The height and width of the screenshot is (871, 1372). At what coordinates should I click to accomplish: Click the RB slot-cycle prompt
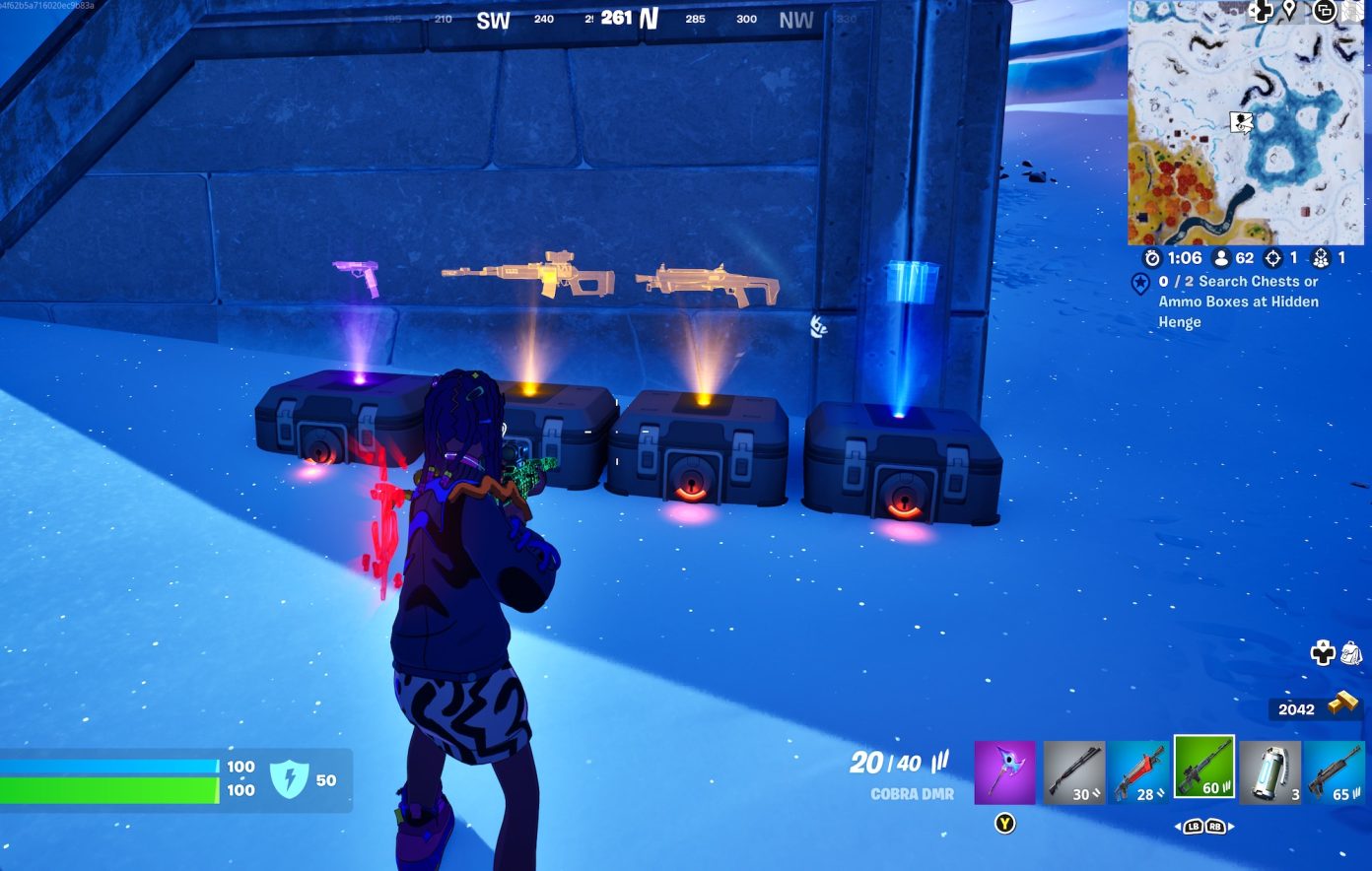[x=1215, y=827]
